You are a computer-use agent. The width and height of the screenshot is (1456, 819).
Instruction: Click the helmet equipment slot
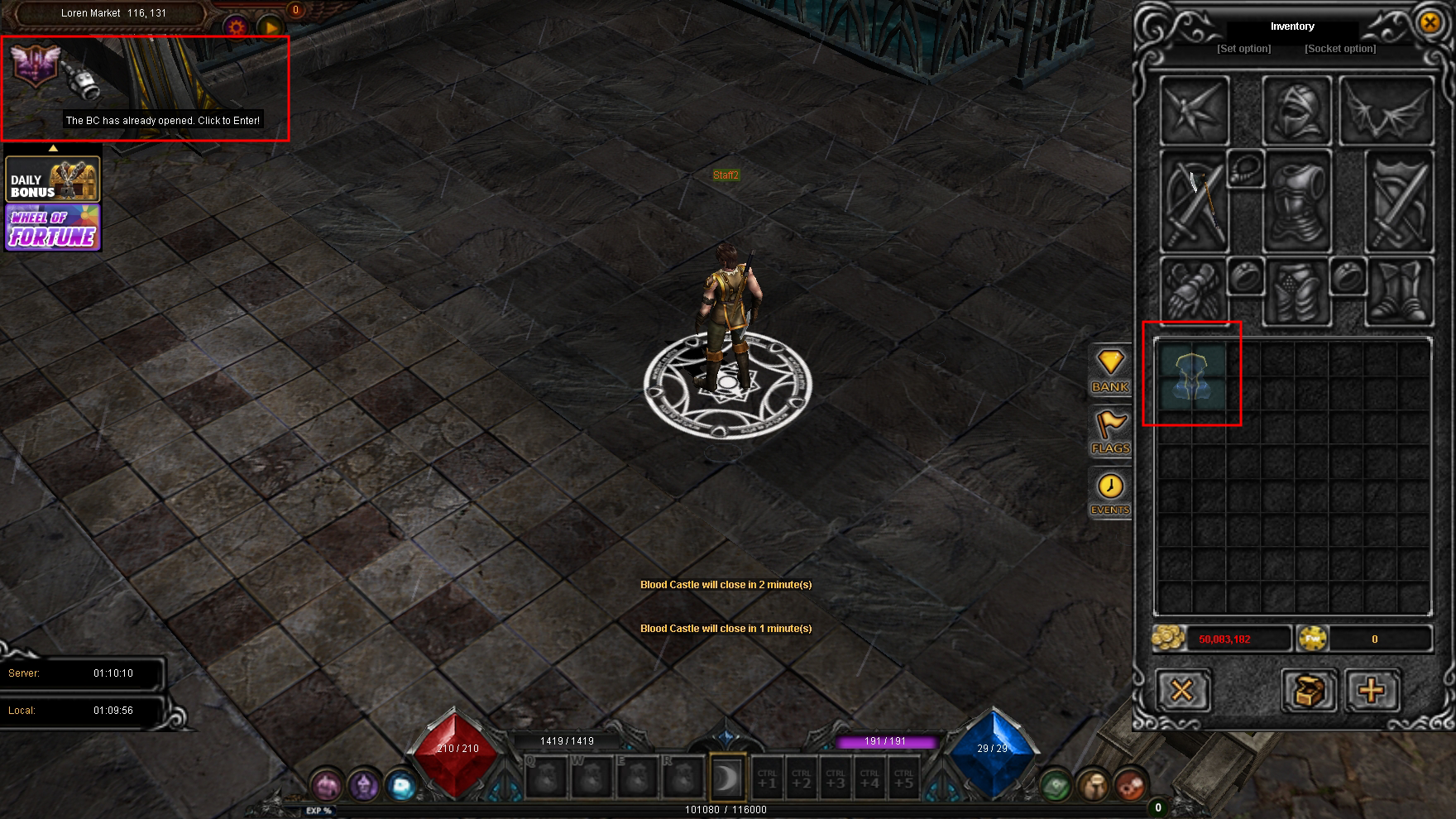click(1296, 111)
